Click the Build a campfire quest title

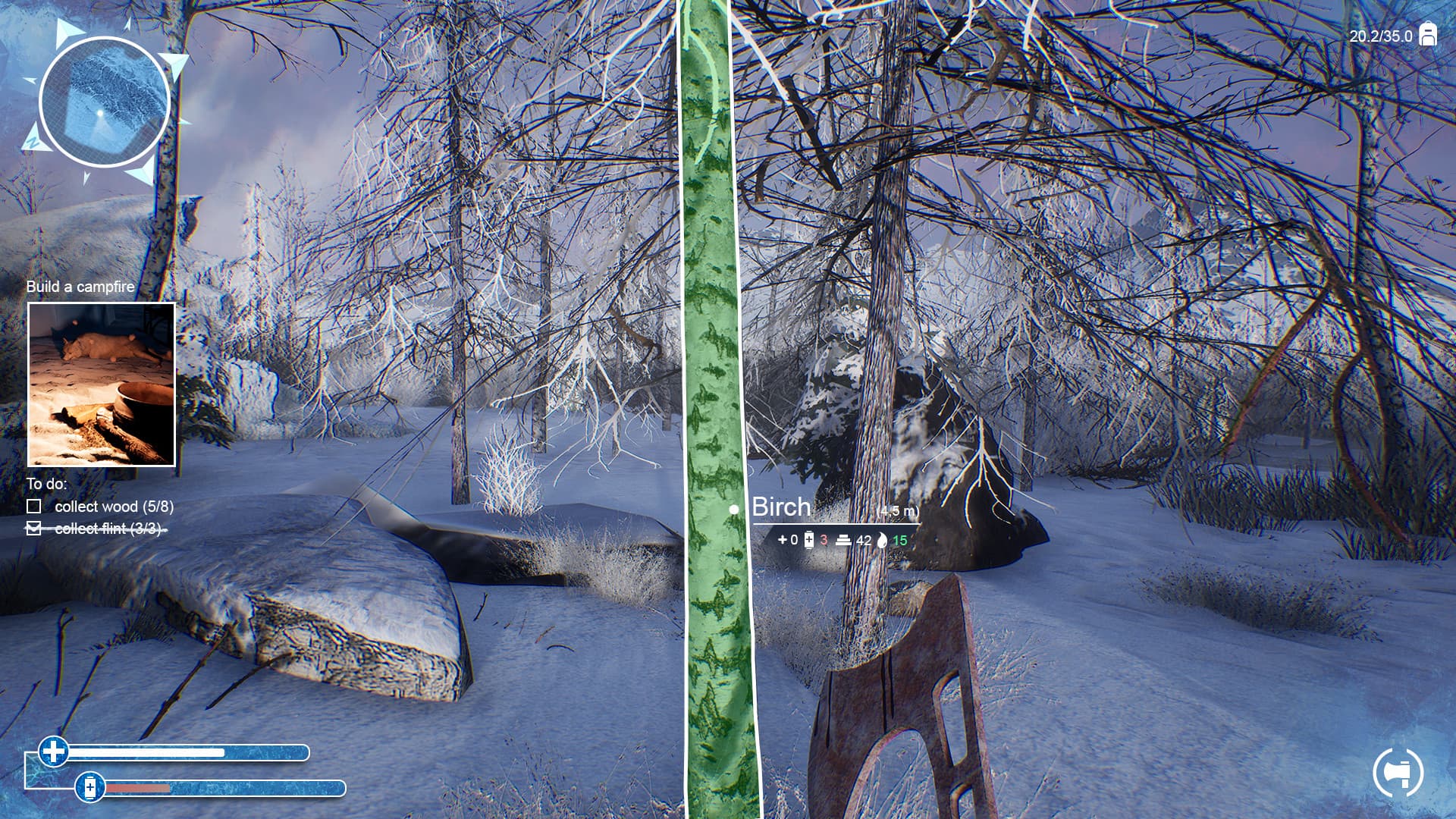tap(80, 287)
